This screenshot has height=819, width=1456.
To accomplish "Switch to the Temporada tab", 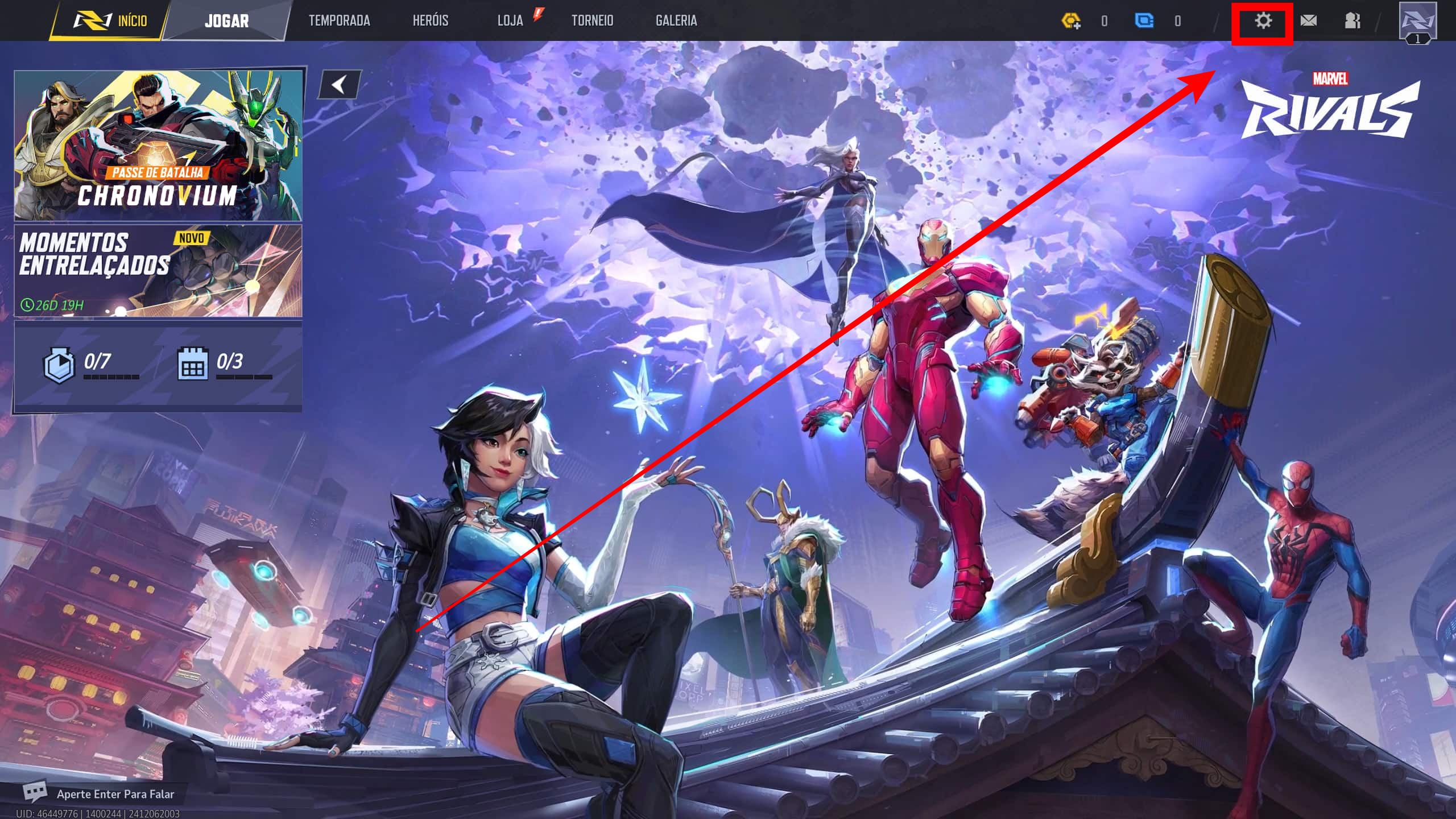I will pyautogui.click(x=339, y=21).
